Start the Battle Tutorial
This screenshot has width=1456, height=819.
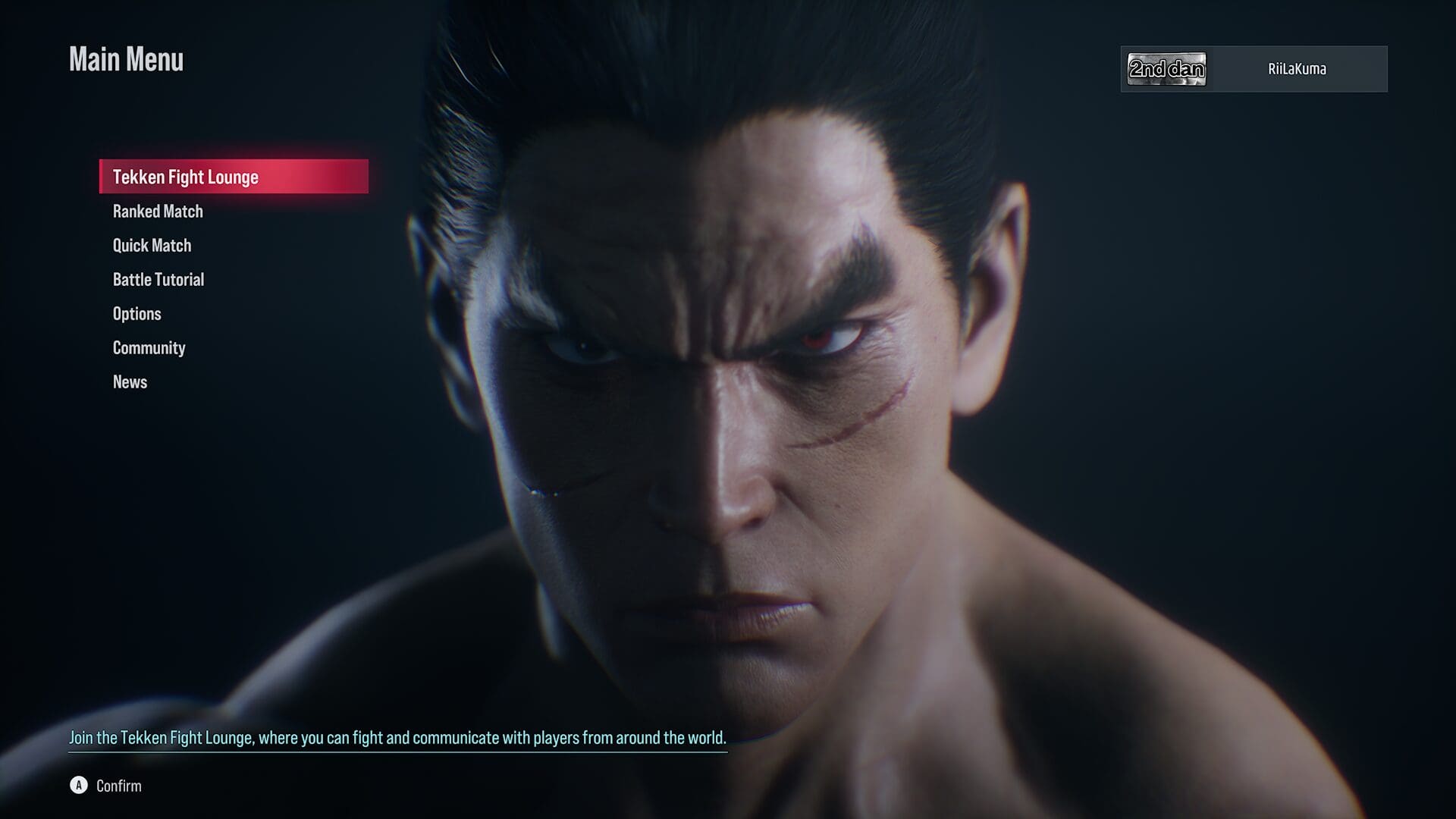click(x=158, y=280)
